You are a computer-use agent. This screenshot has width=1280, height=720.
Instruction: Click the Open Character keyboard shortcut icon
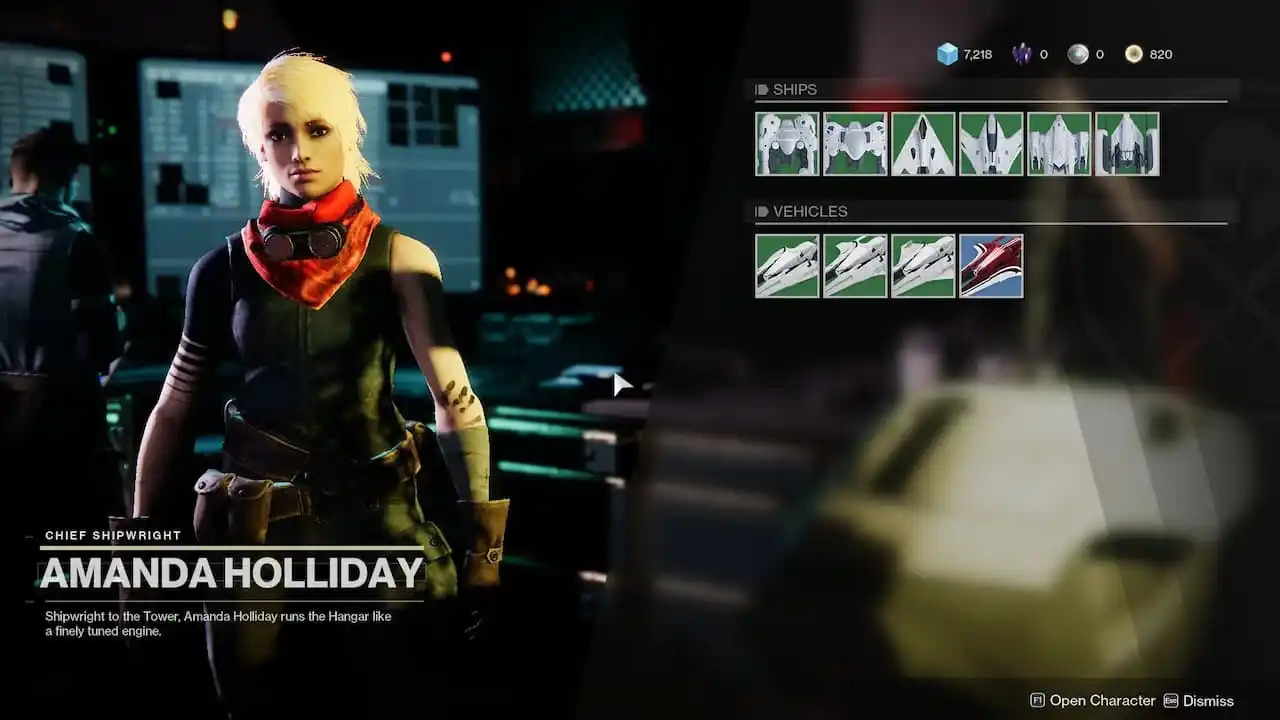point(1037,700)
